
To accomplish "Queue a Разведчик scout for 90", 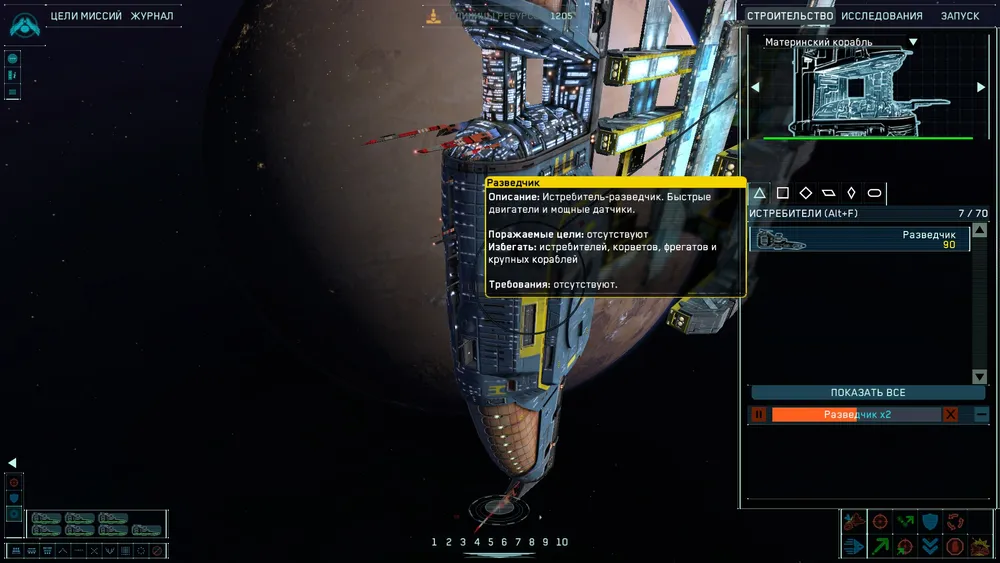I will (860, 239).
